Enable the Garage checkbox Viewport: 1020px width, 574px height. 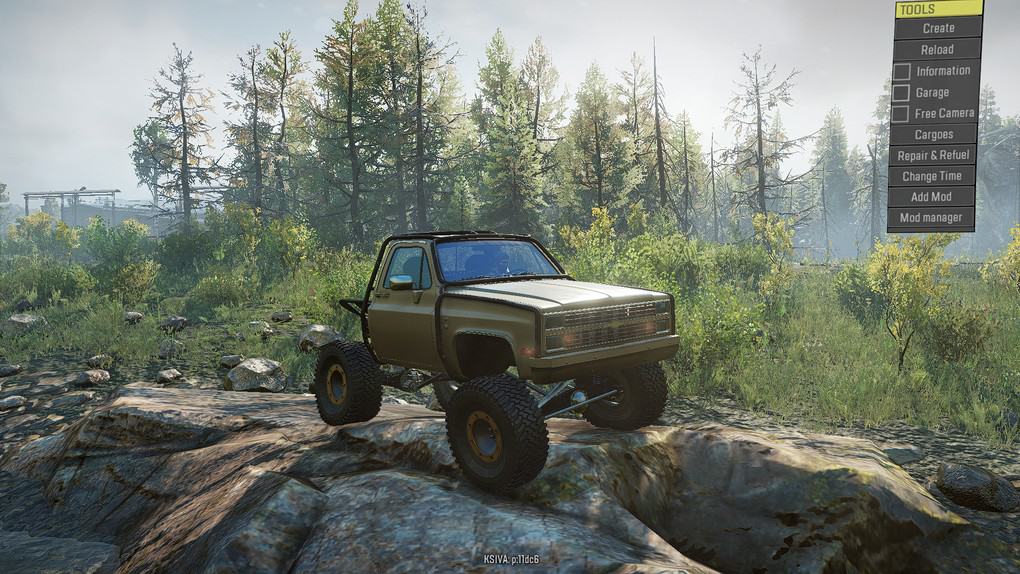pos(901,93)
